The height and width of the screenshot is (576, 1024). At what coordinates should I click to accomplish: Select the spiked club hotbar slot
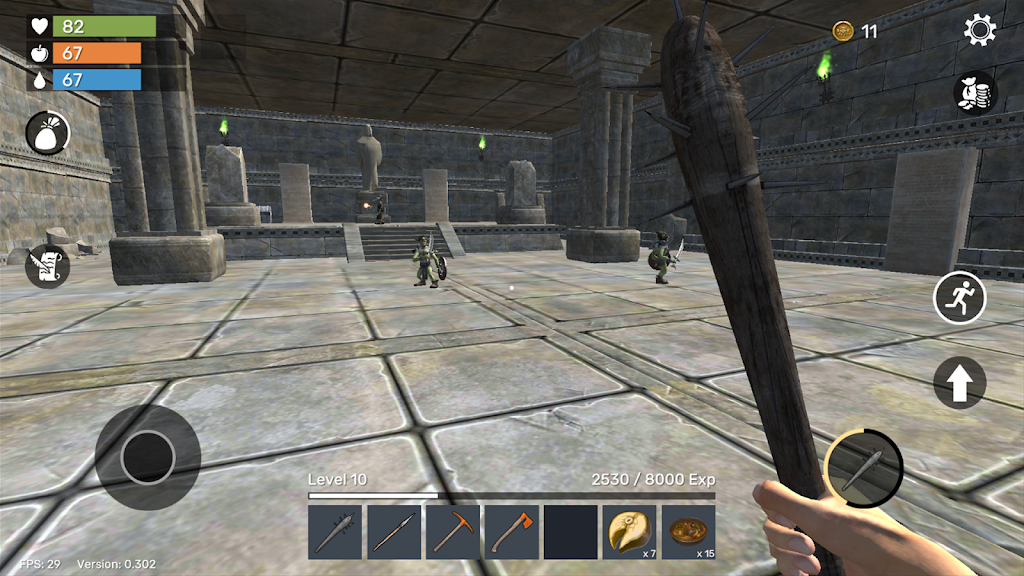334,532
